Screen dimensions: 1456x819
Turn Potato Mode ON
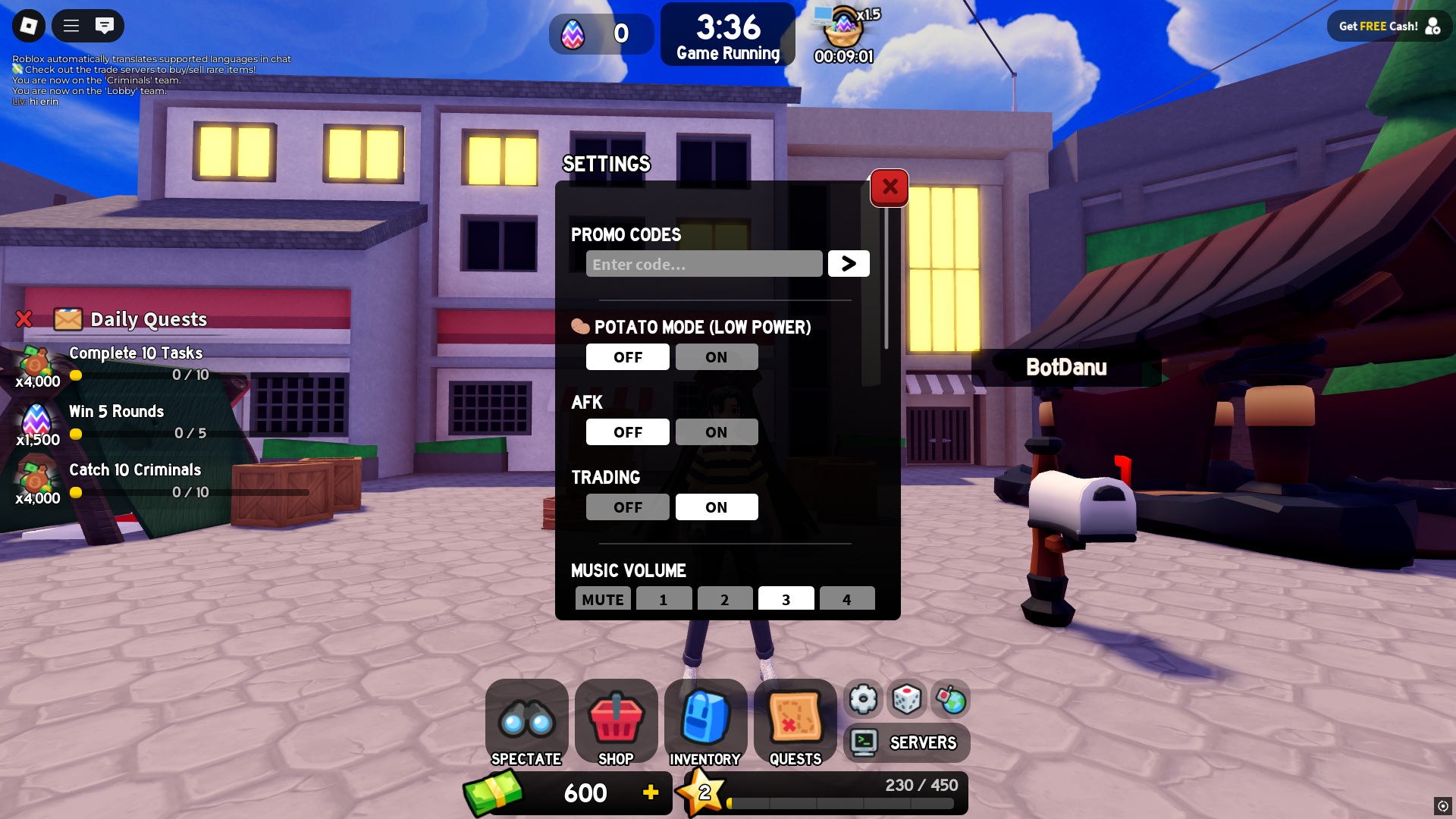[716, 357]
